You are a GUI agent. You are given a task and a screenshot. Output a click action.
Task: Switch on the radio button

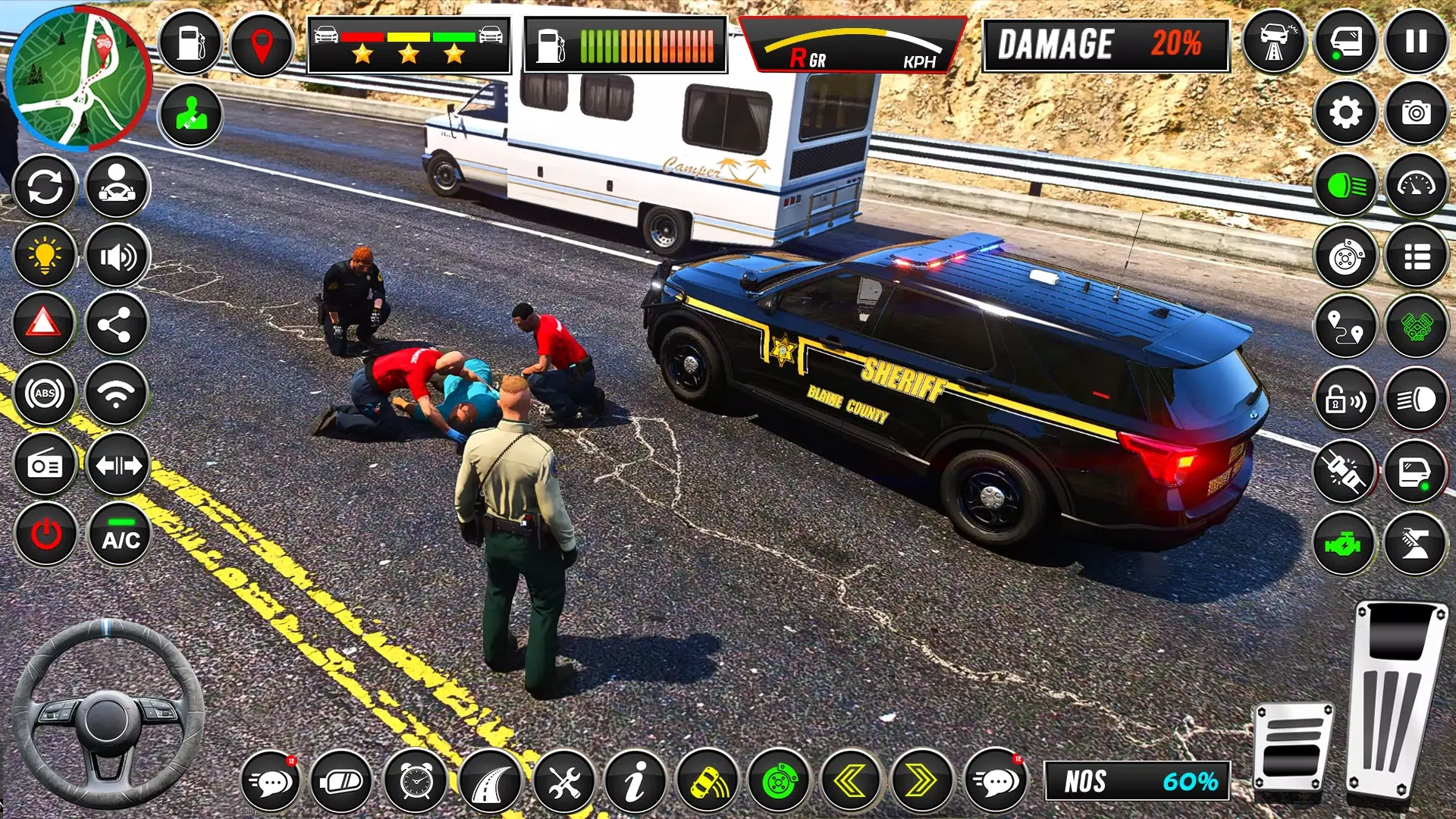point(45,465)
